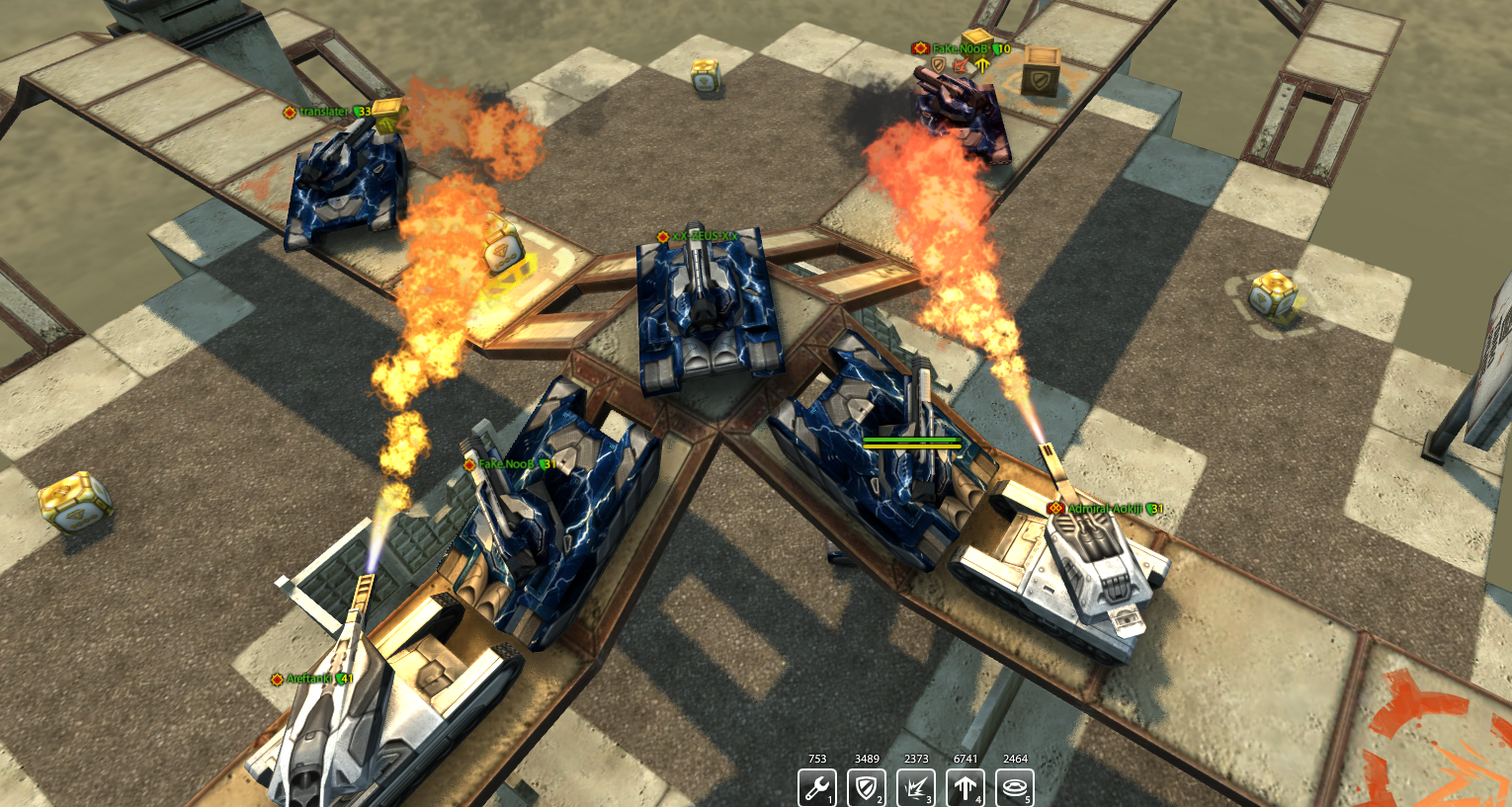The width and height of the screenshot is (1512, 807).
Task: Activate the explosion double damage supply
Action: [x=916, y=788]
